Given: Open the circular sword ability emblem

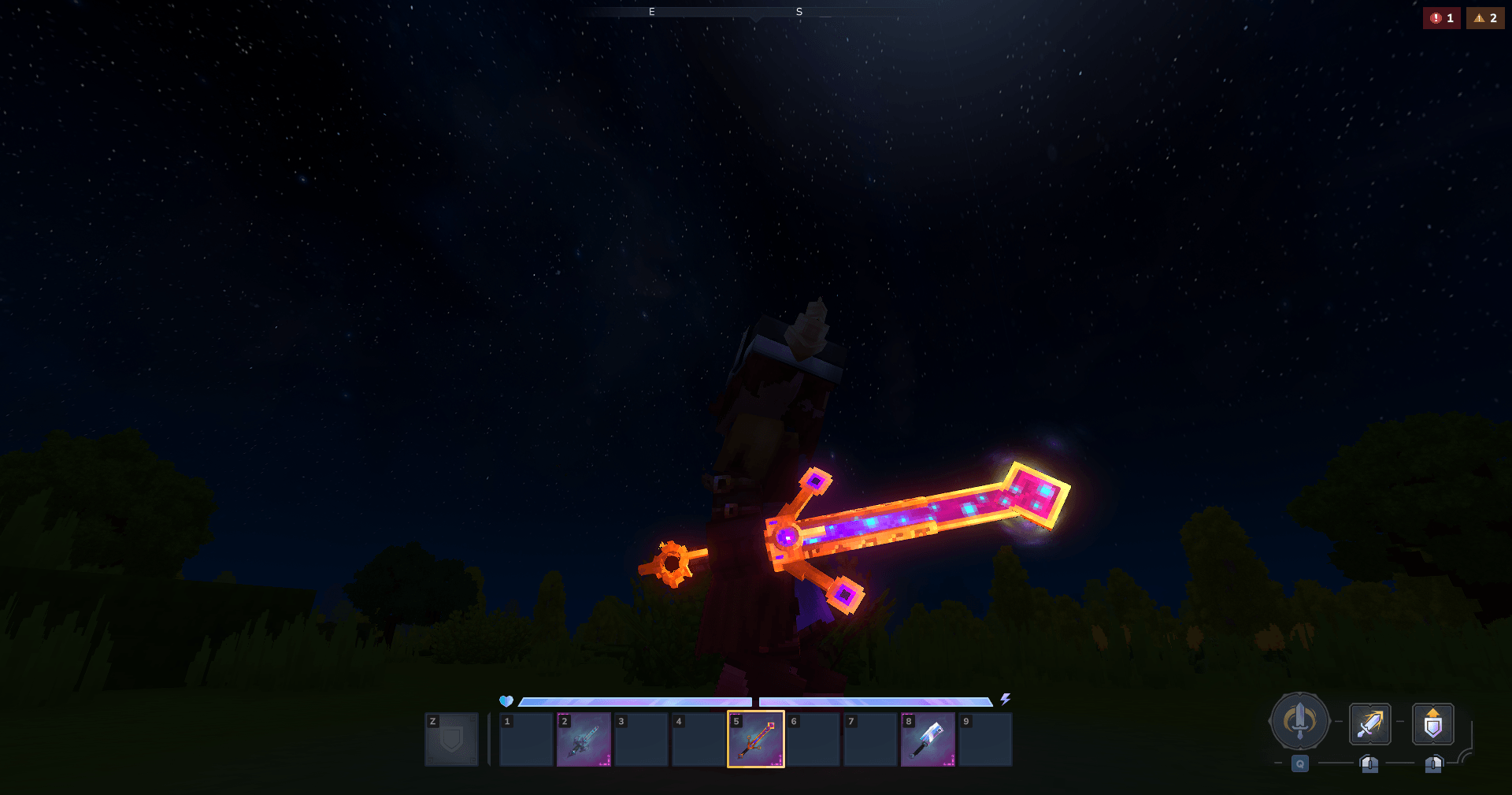Looking at the screenshot, I should click(x=1299, y=721).
